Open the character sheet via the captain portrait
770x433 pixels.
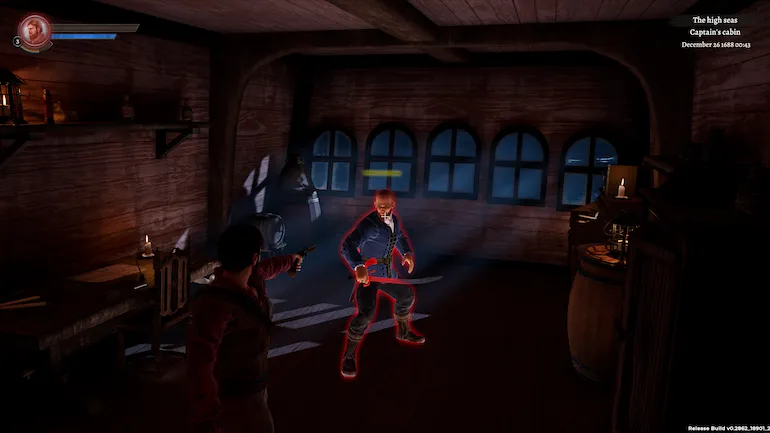[35, 29]
